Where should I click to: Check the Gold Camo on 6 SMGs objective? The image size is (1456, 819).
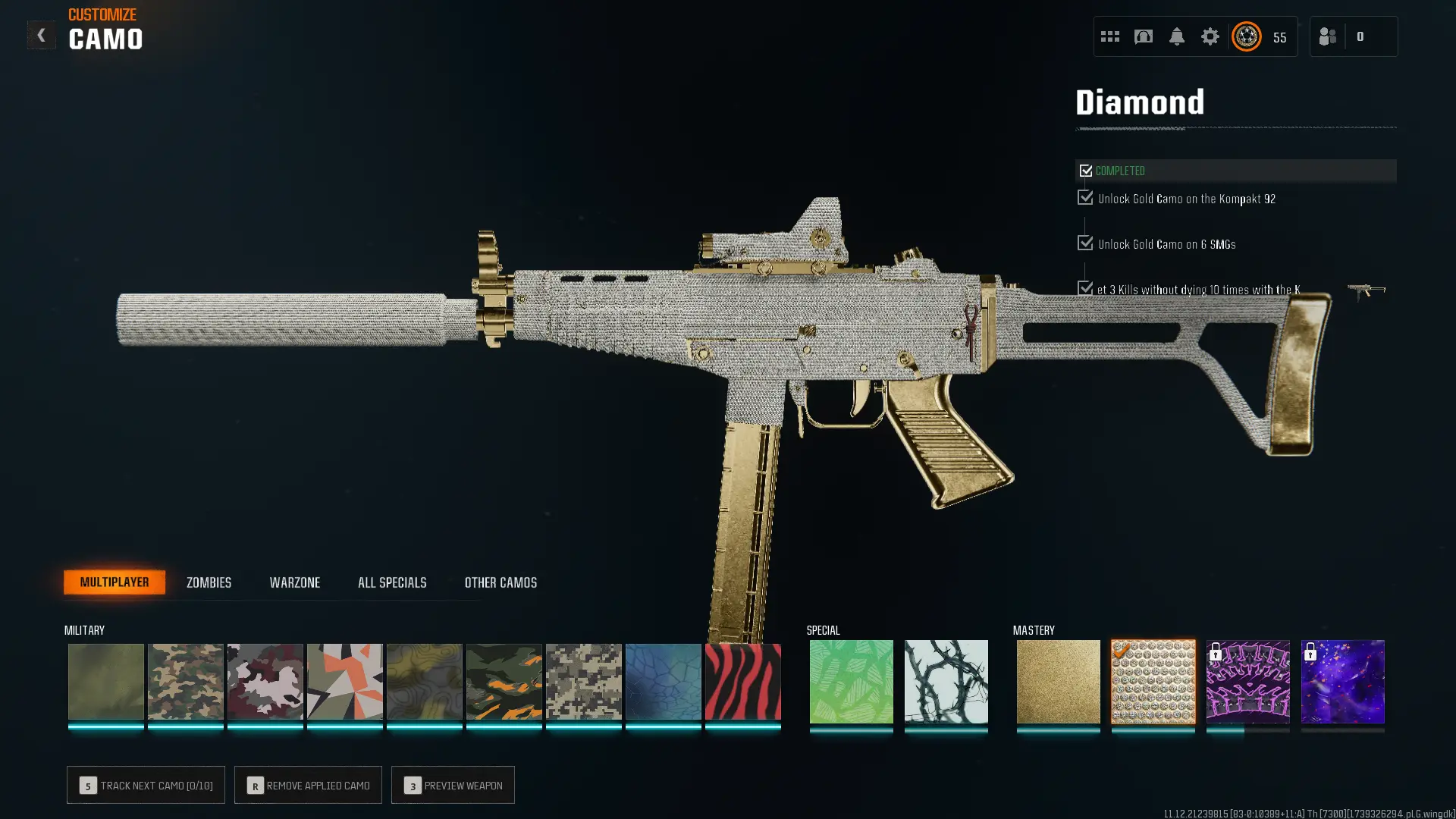pos(1084,243)
